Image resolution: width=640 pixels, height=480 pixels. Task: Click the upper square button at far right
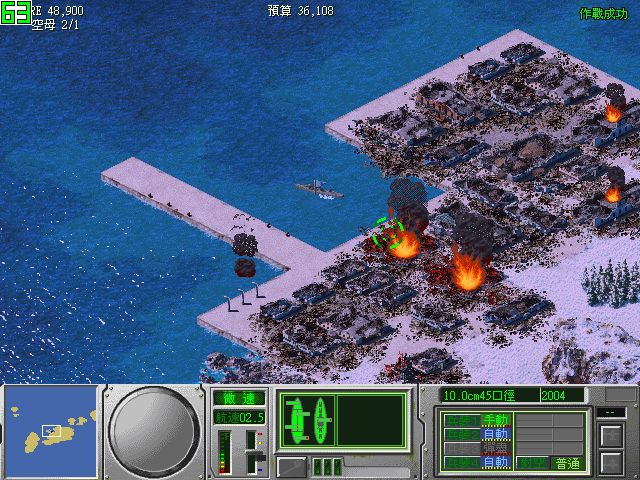609,436
